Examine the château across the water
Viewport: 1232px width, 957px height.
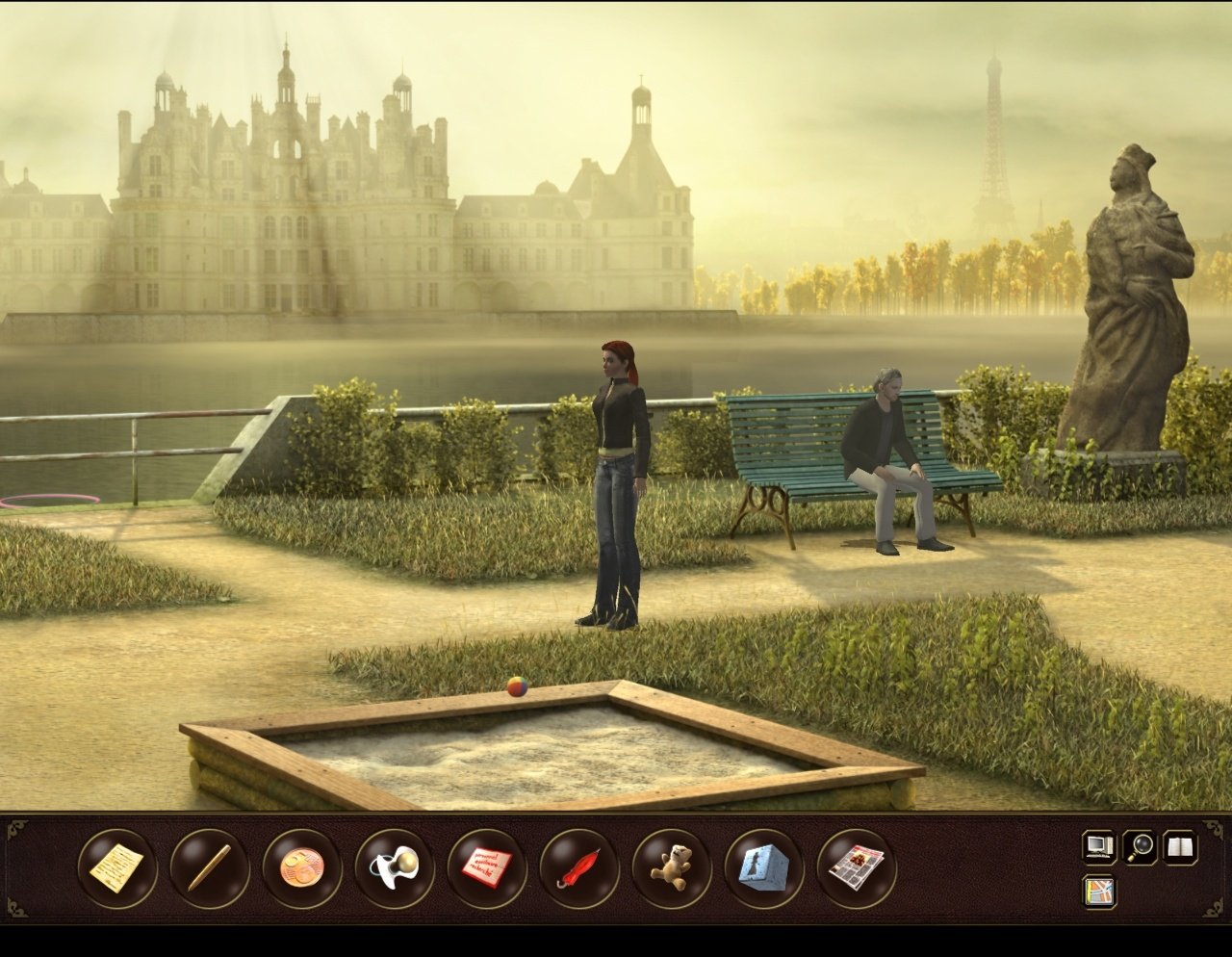click(x=289, y=193)
